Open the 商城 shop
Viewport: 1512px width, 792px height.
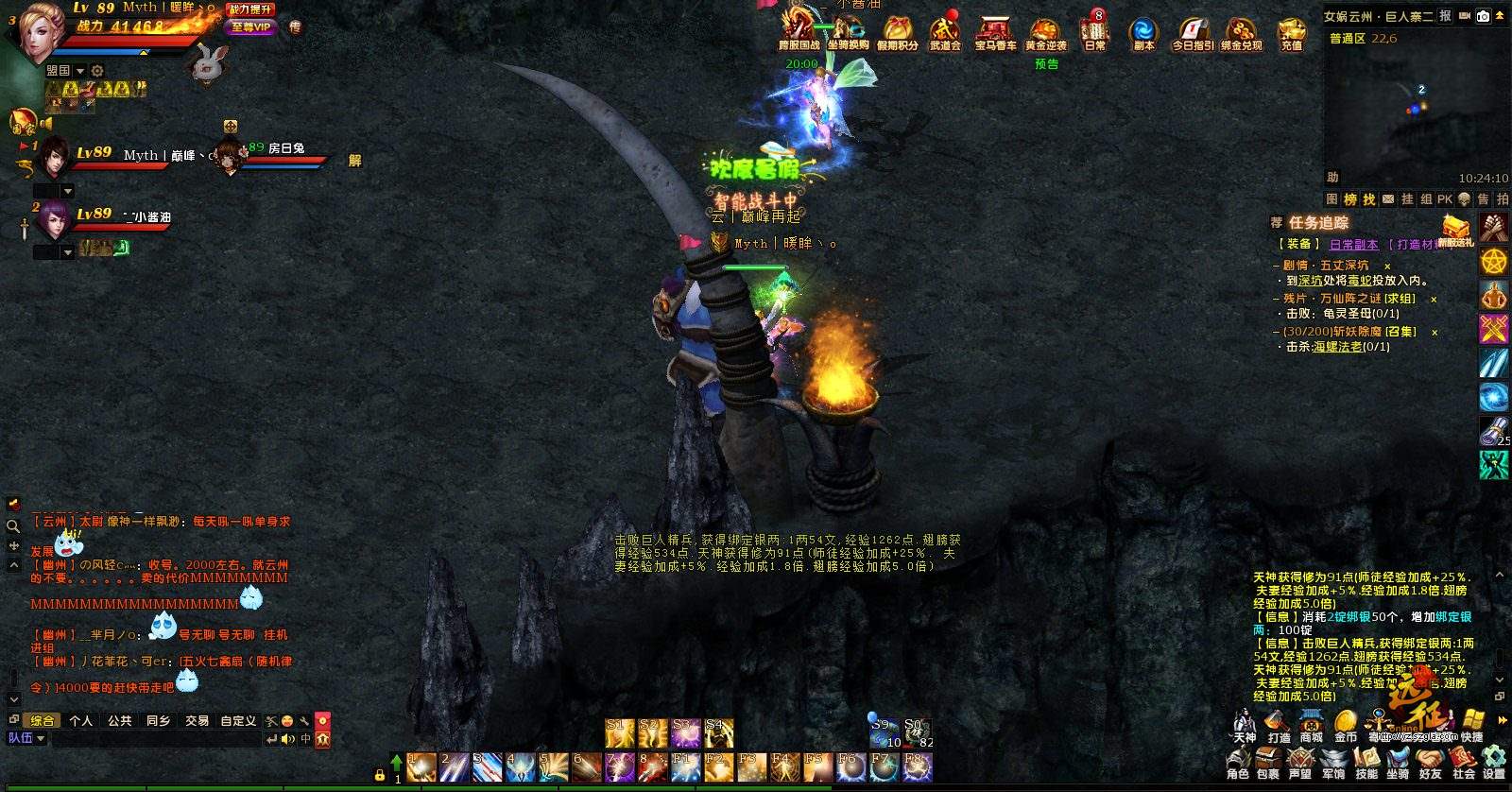(1311, 726)
